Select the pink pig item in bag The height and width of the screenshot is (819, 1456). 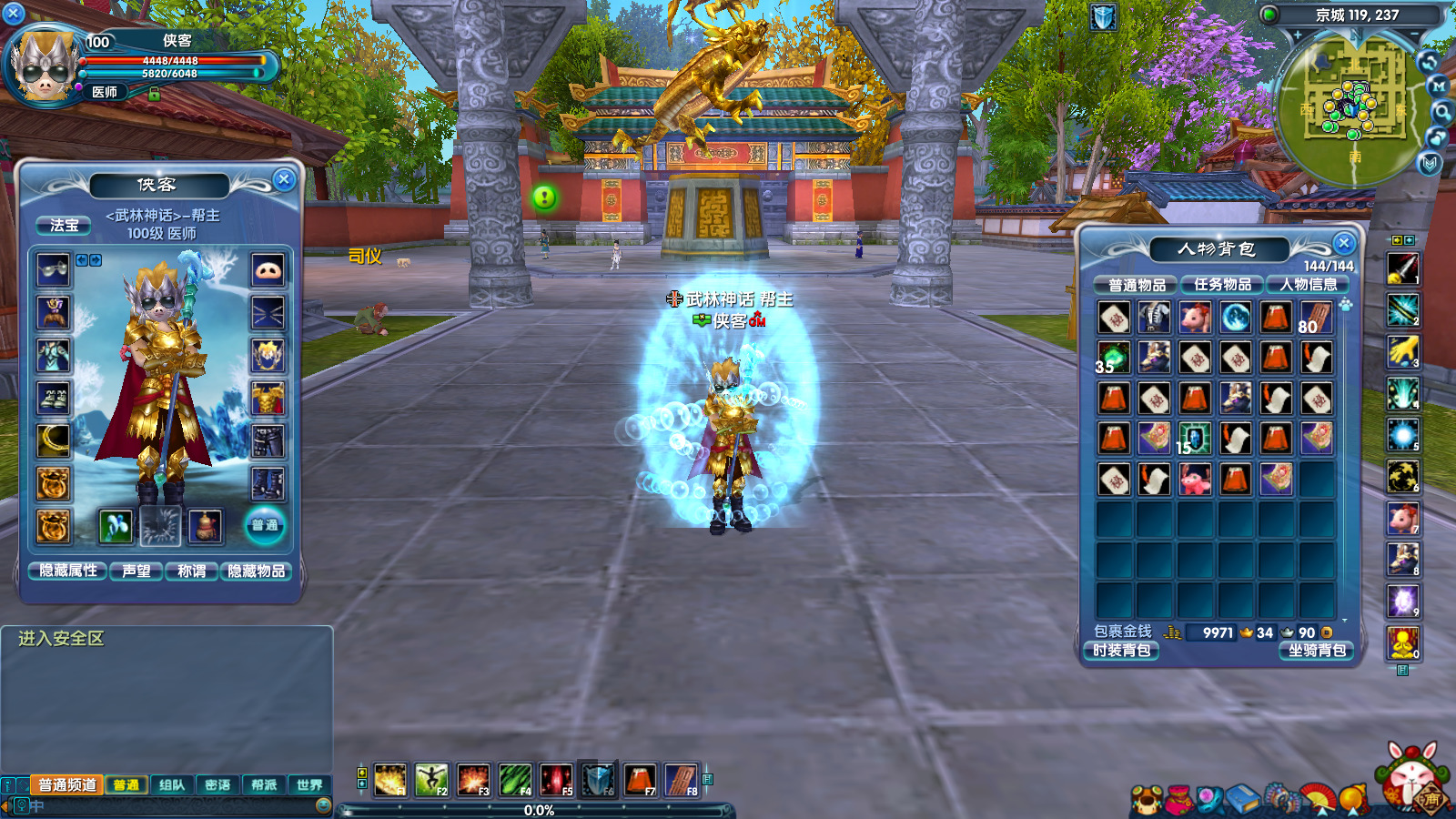(1195, 317)
